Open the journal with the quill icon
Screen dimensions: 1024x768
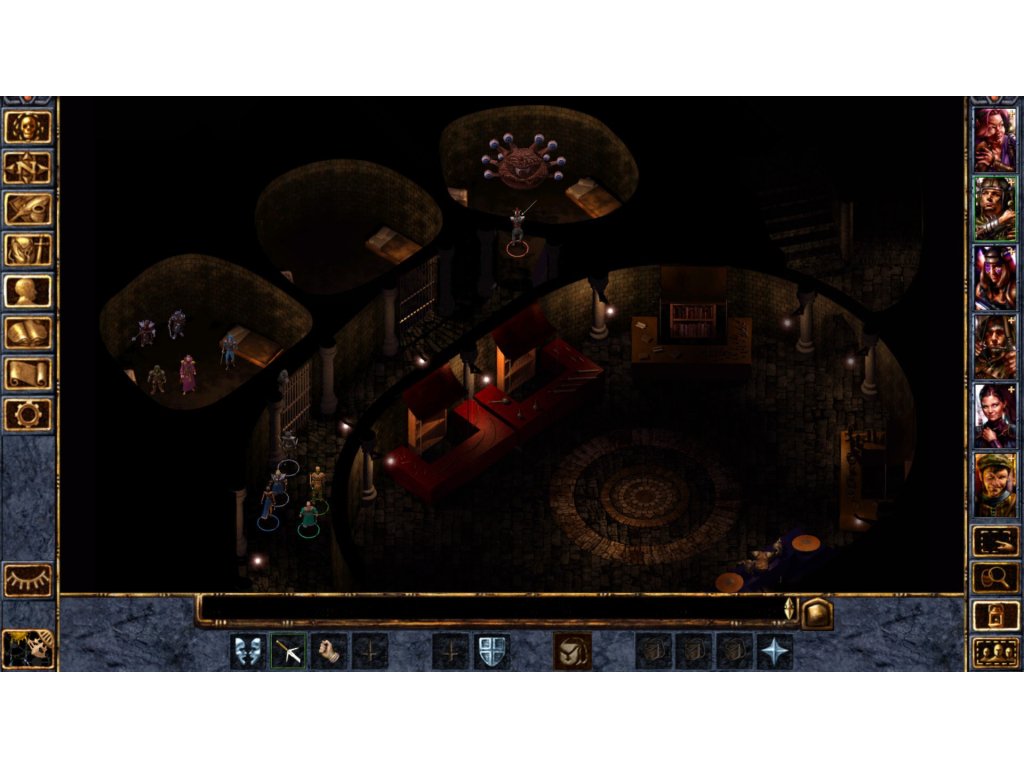(x=28, y=209)
